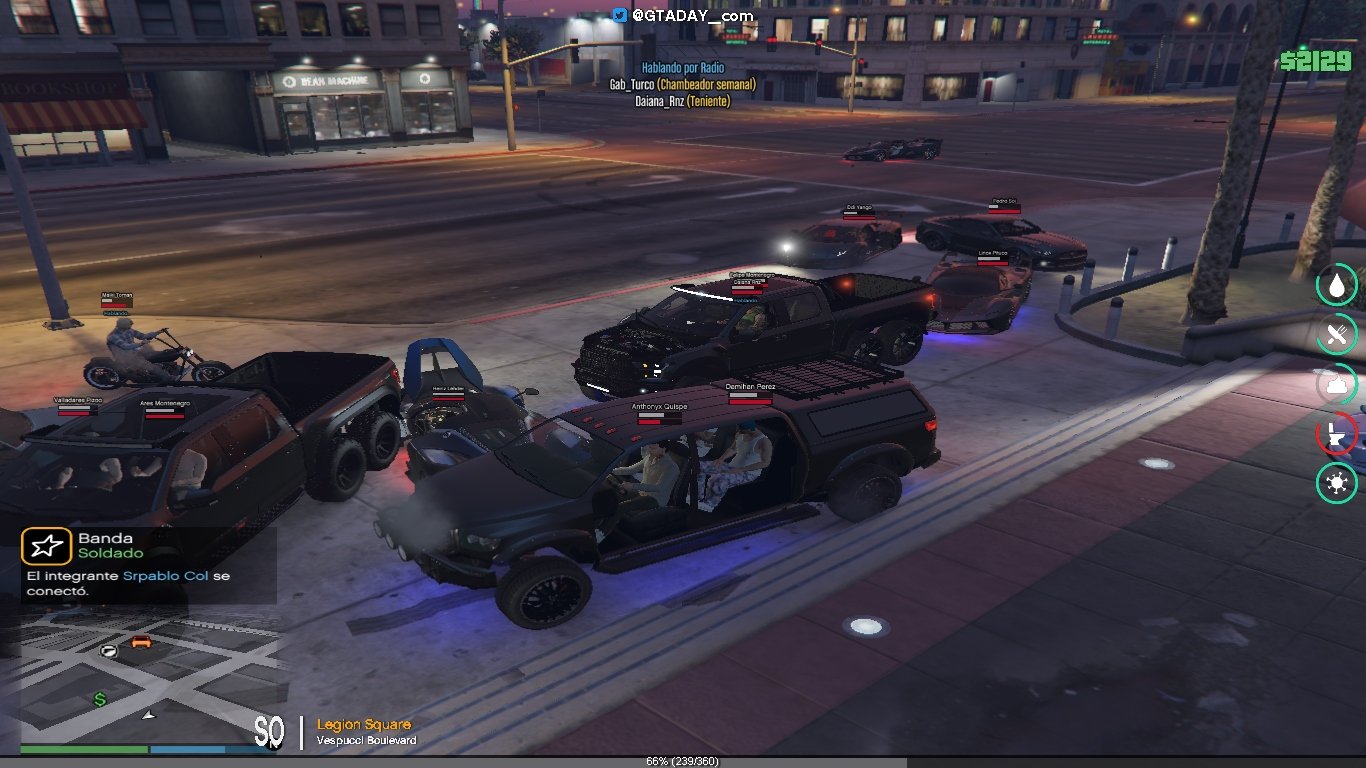Select Gab_Turco in the radio list
Screen dimensions: 1366x768
tap(682, 85)
